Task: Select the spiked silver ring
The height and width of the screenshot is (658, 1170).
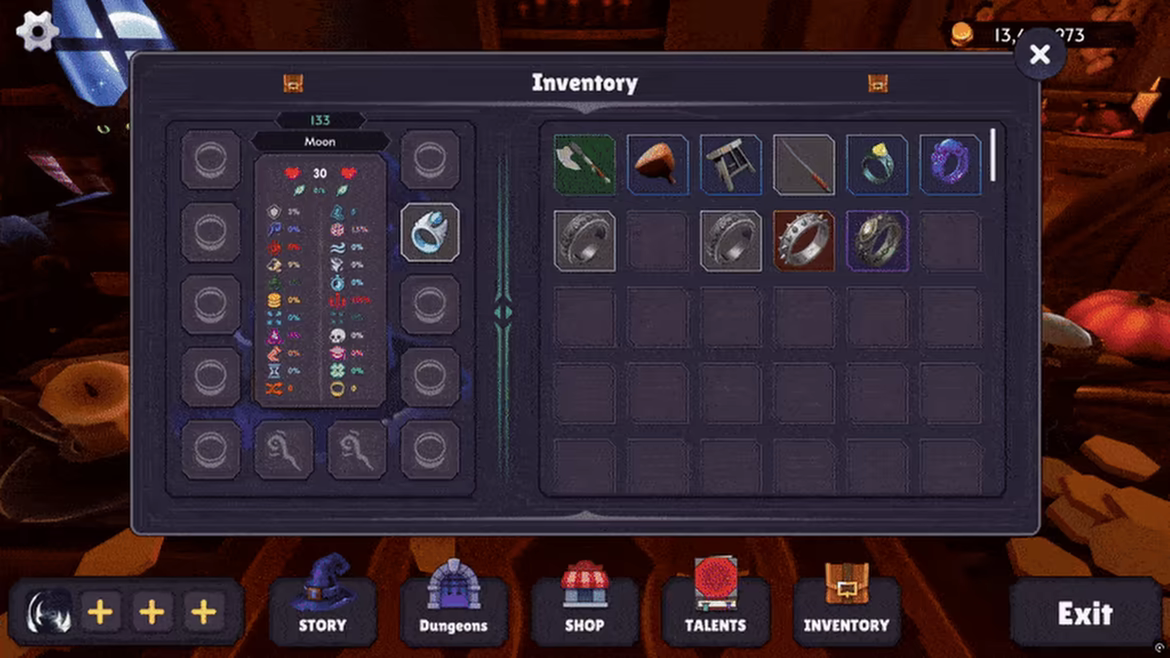Action: (803, 240)
